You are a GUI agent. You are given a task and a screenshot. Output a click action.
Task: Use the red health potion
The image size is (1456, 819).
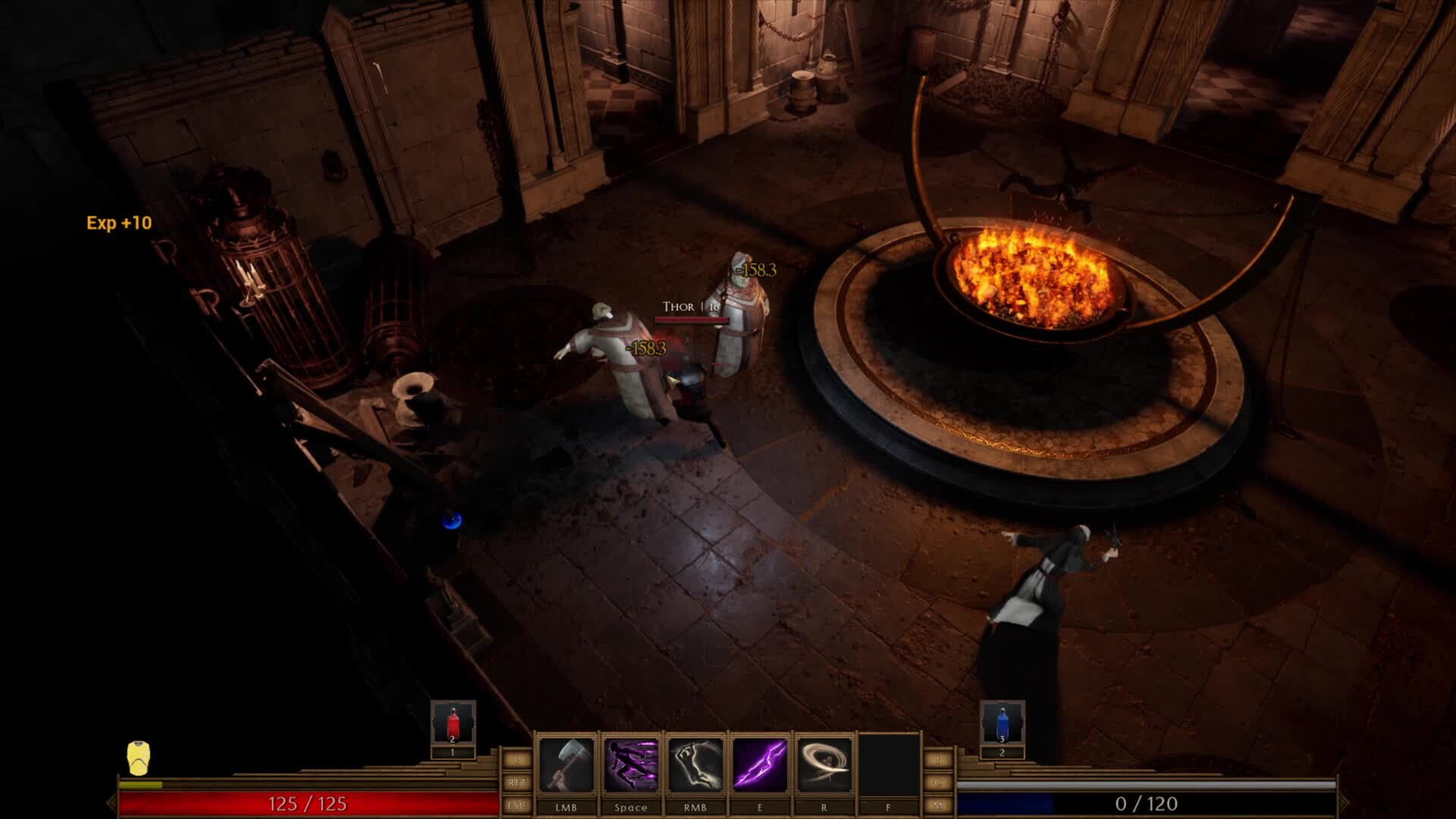pos(453,723)
